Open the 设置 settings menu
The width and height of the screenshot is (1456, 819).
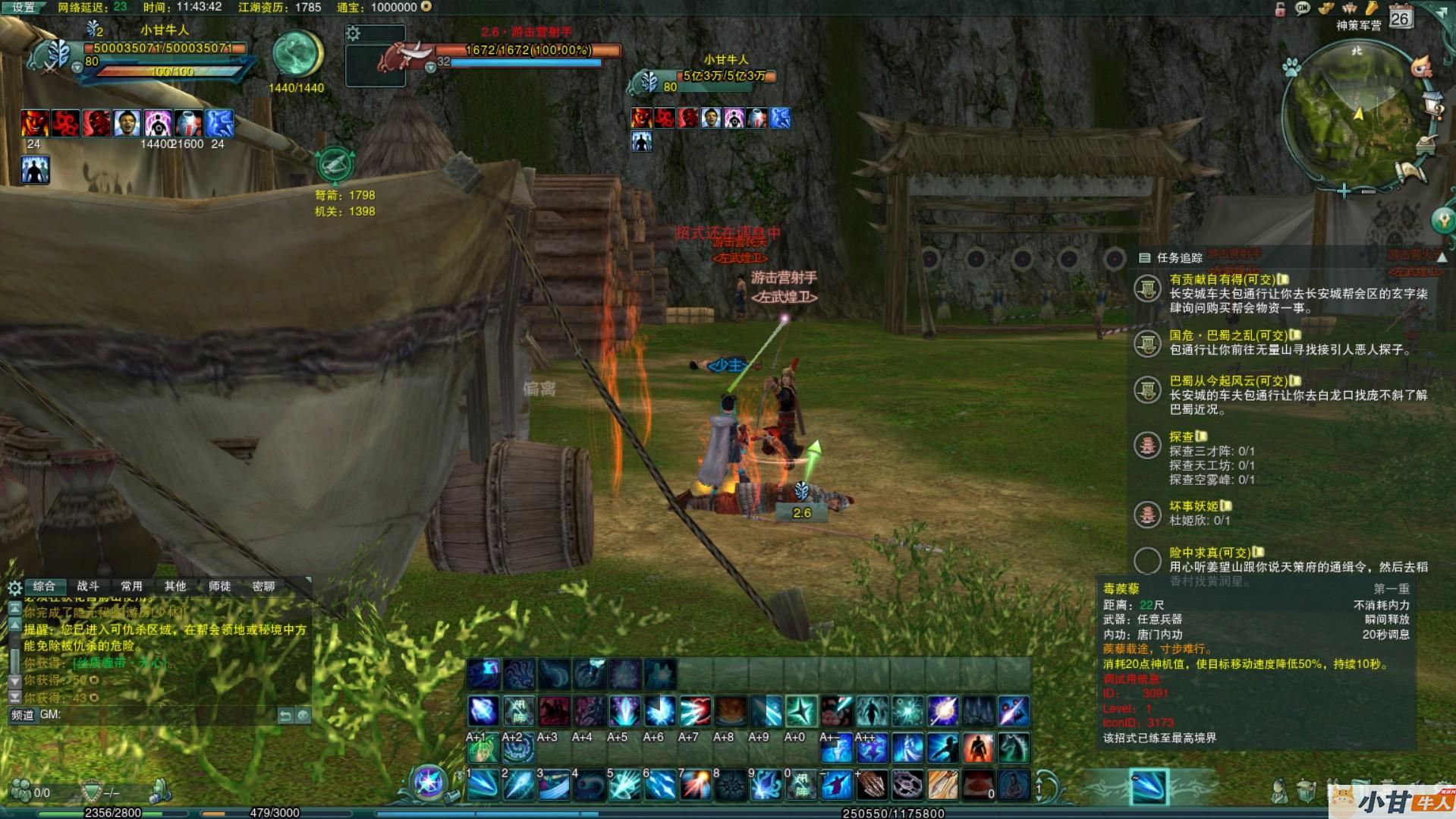[x=23, y=8]
